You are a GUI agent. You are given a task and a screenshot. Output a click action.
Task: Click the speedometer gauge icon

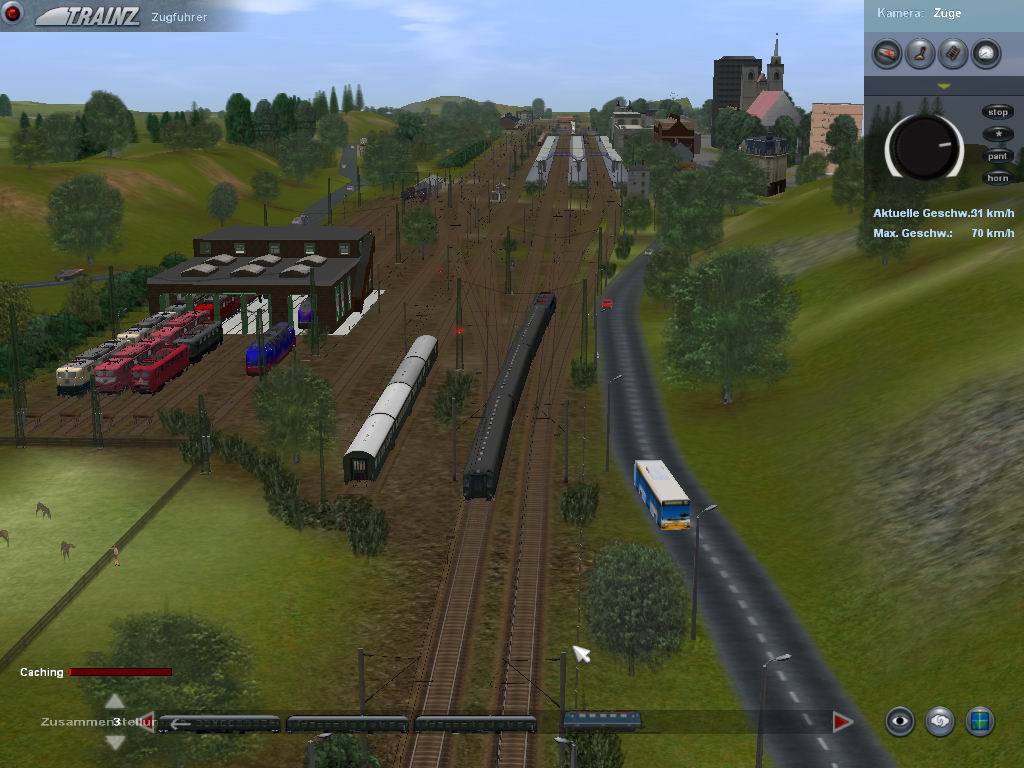[x=986, y=53]
